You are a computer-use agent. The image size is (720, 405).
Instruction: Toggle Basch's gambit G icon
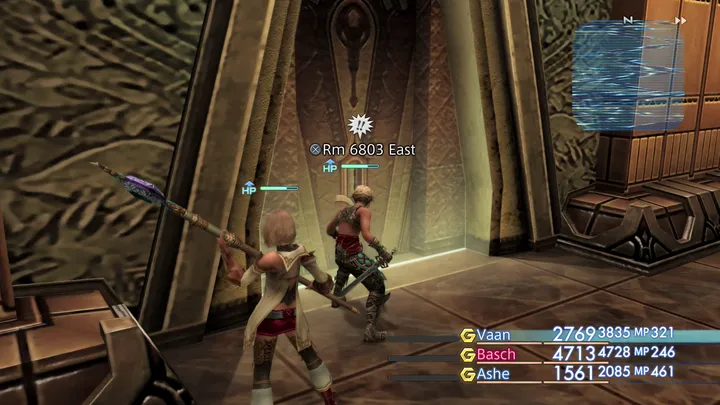[x=466, y=354]
